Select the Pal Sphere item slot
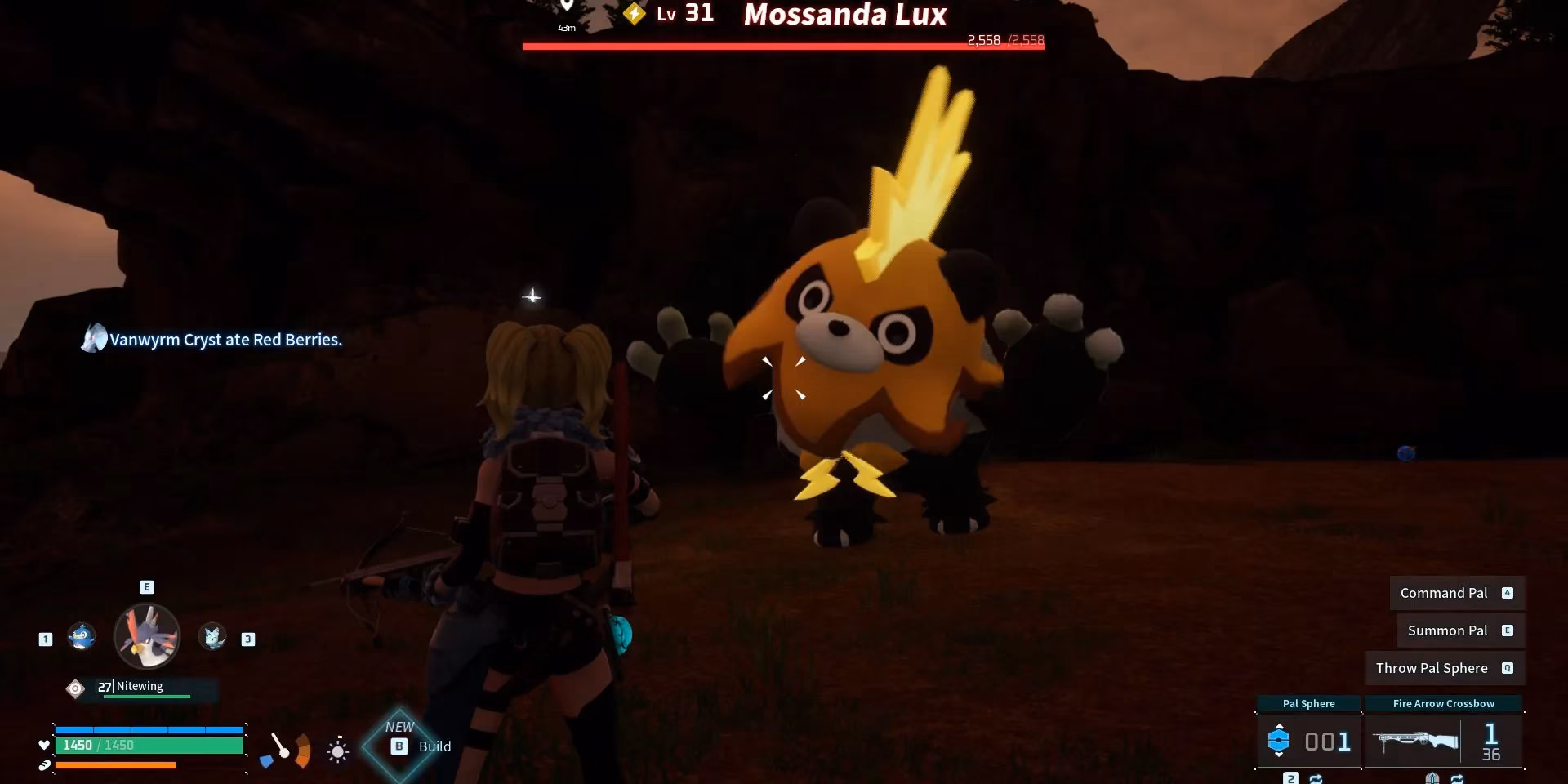Viewport: 1568px width, 784px height. tap(1308, 740)
